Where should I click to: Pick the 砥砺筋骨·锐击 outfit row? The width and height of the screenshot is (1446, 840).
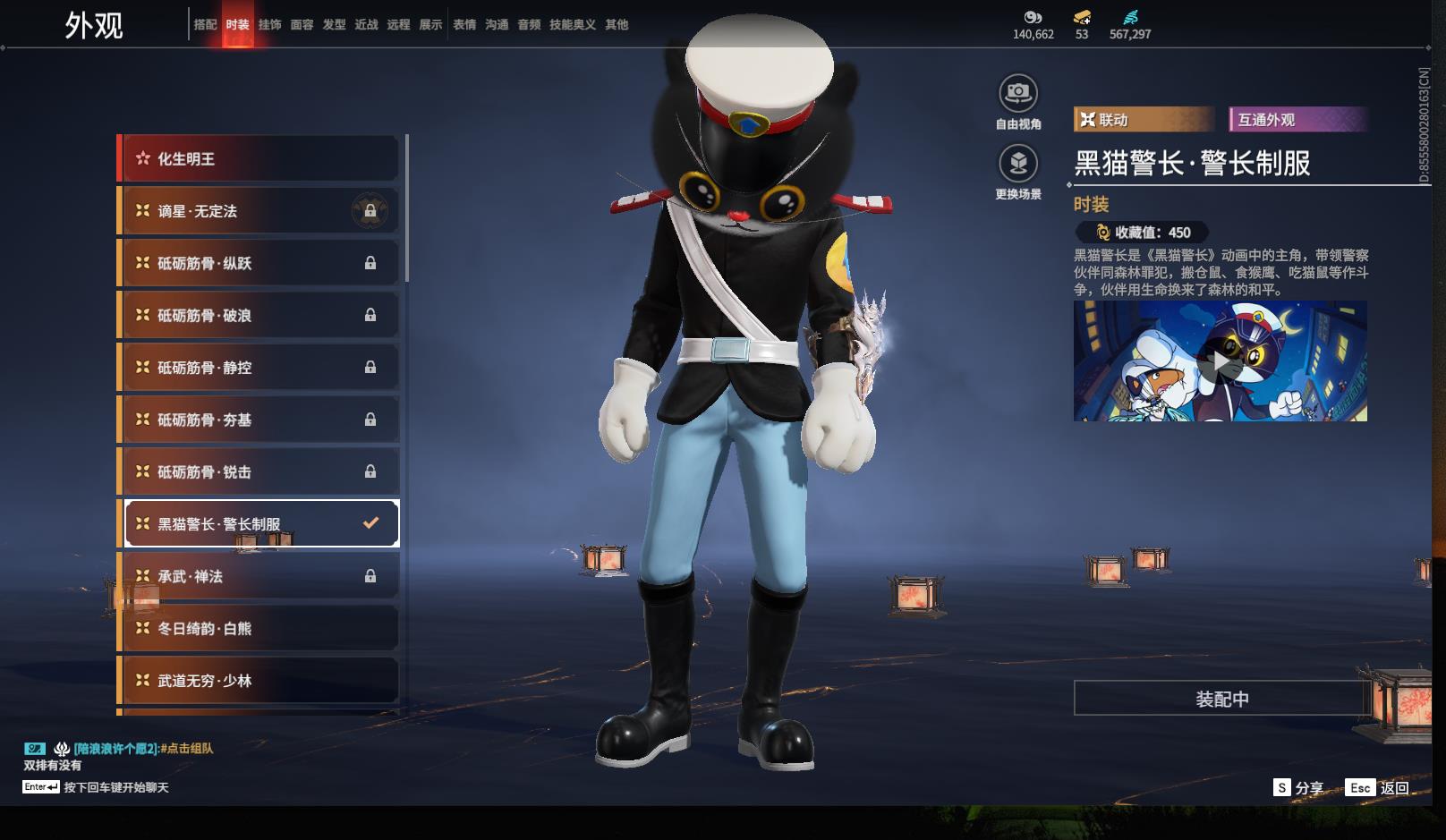point(259,472)
